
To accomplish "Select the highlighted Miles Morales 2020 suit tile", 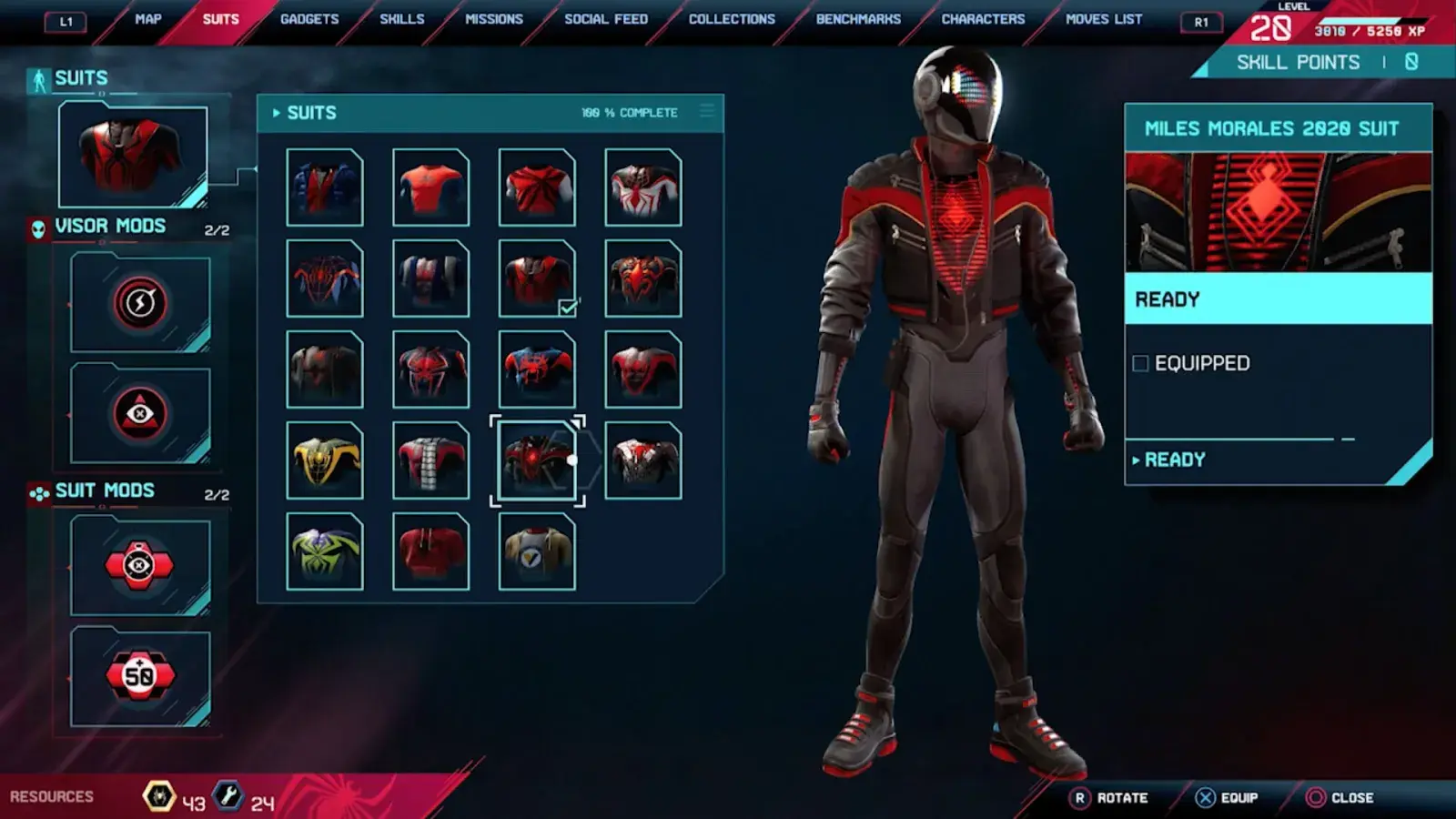I will point(537,460).
